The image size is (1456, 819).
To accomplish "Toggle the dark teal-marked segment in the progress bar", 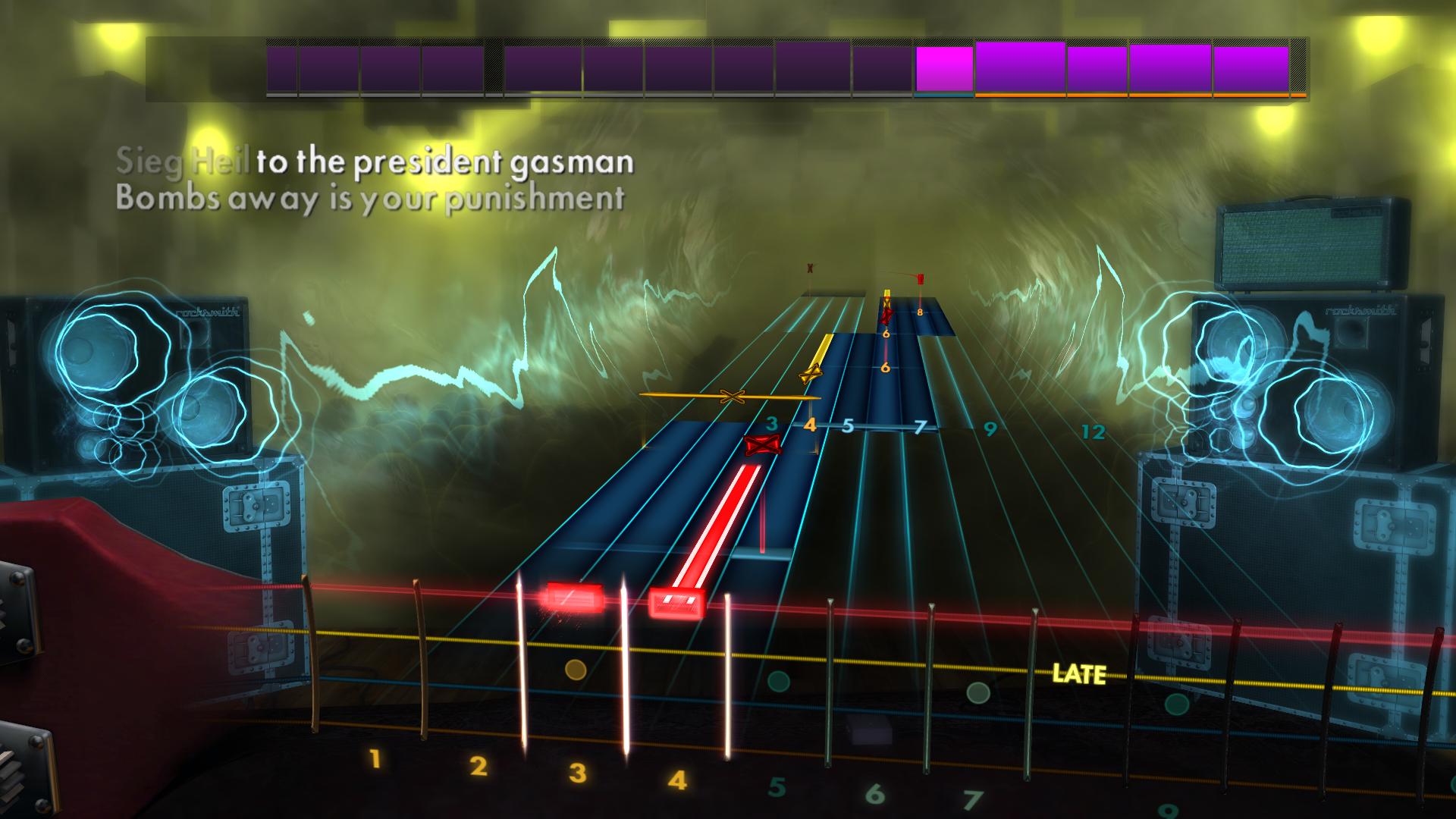I will [944, 96].
